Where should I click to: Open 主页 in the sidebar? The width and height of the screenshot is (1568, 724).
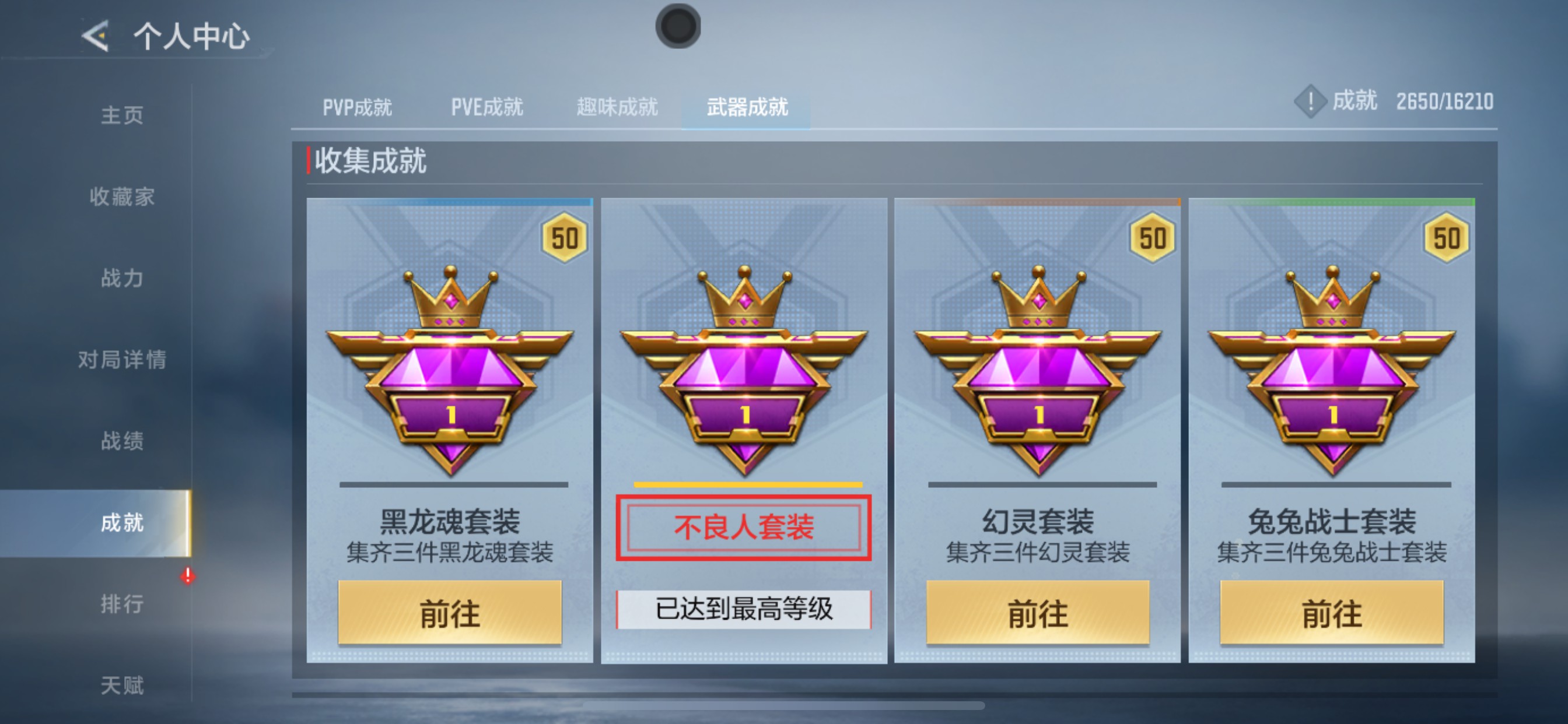coord(122,114)
